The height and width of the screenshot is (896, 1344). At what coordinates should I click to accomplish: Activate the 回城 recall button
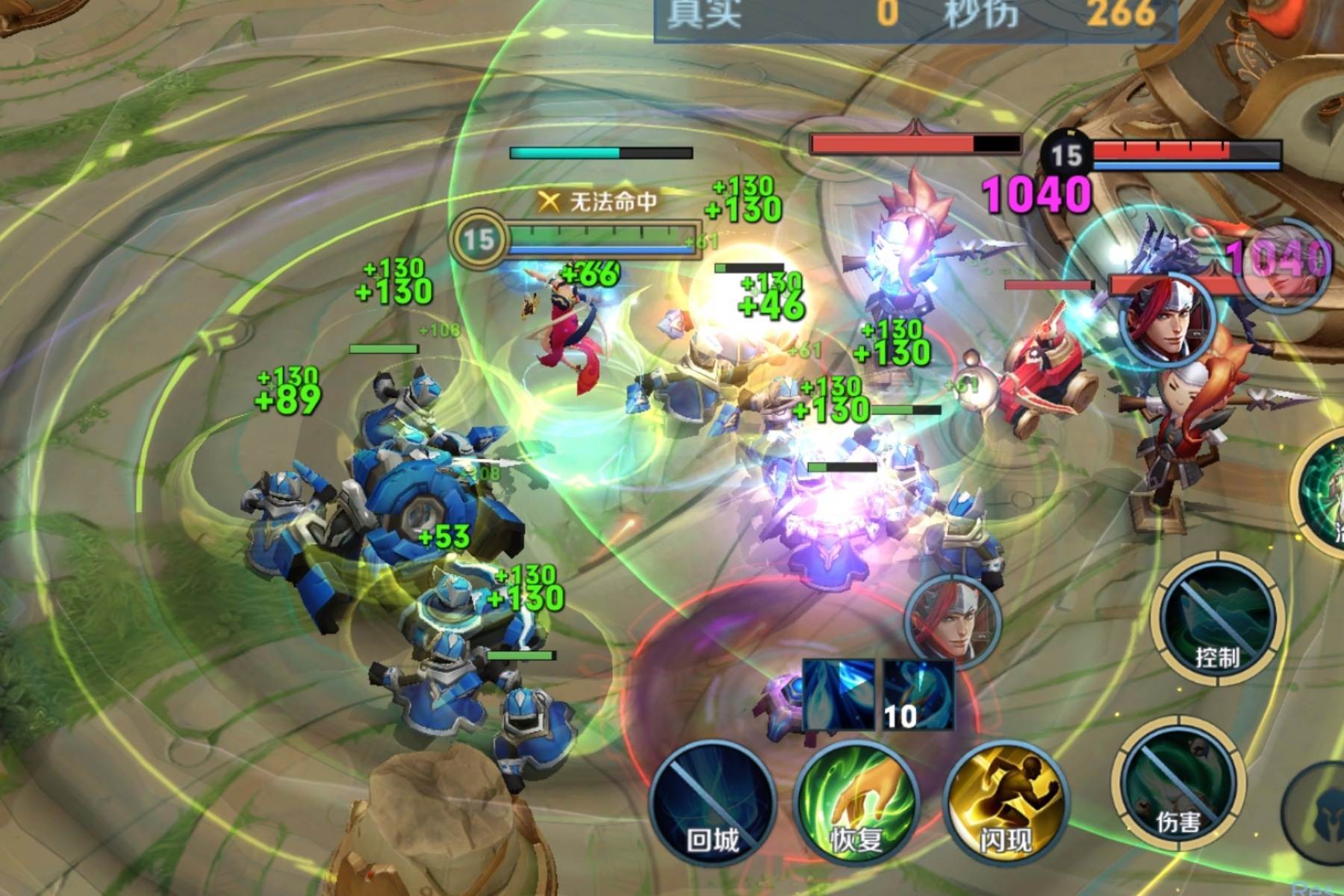point(713,803)
